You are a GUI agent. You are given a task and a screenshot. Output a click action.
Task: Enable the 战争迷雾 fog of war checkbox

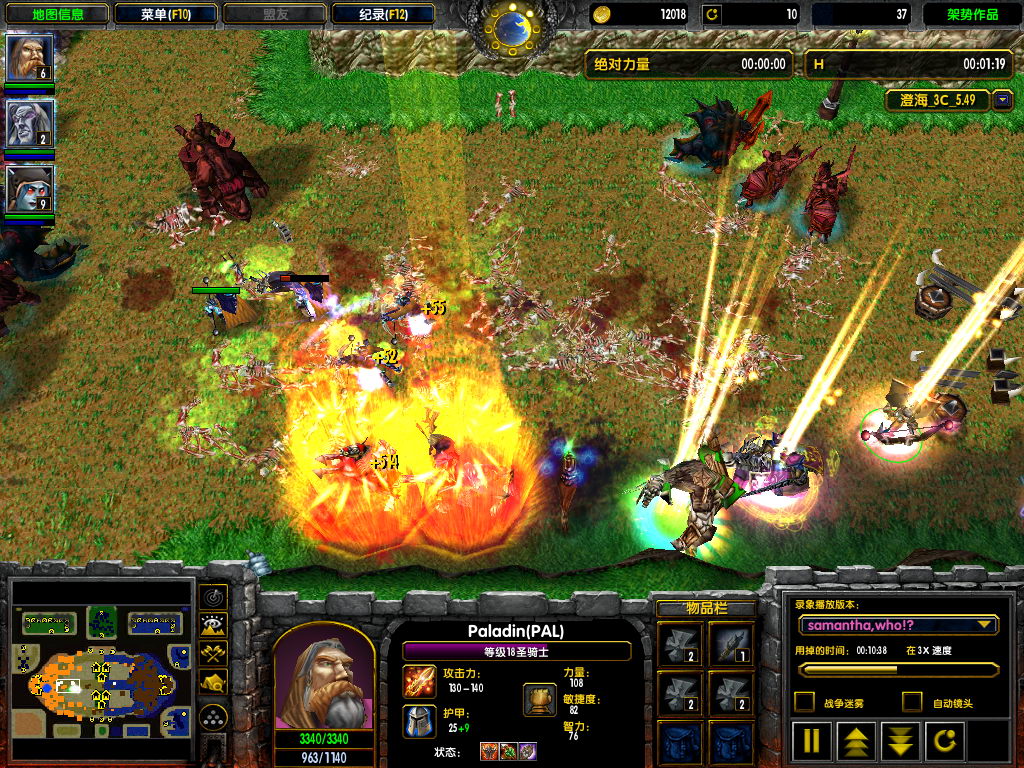(x=803, y=702)
